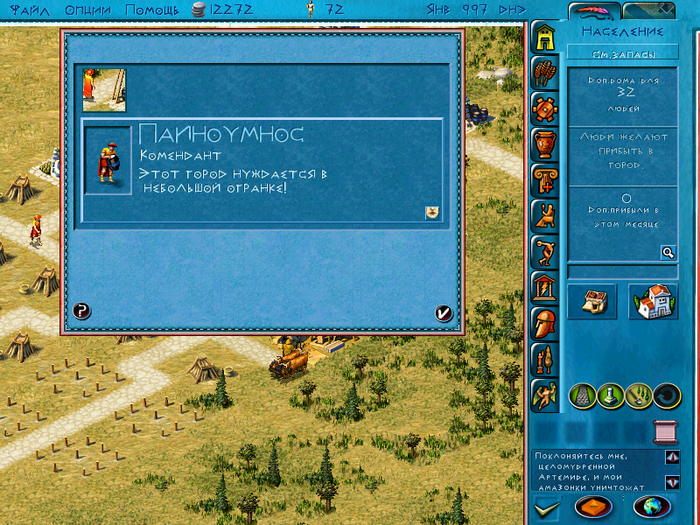Switch to the discus thrower sidebar tab
The width and height of the screenshot is (700, 525).
coord(545,251)
